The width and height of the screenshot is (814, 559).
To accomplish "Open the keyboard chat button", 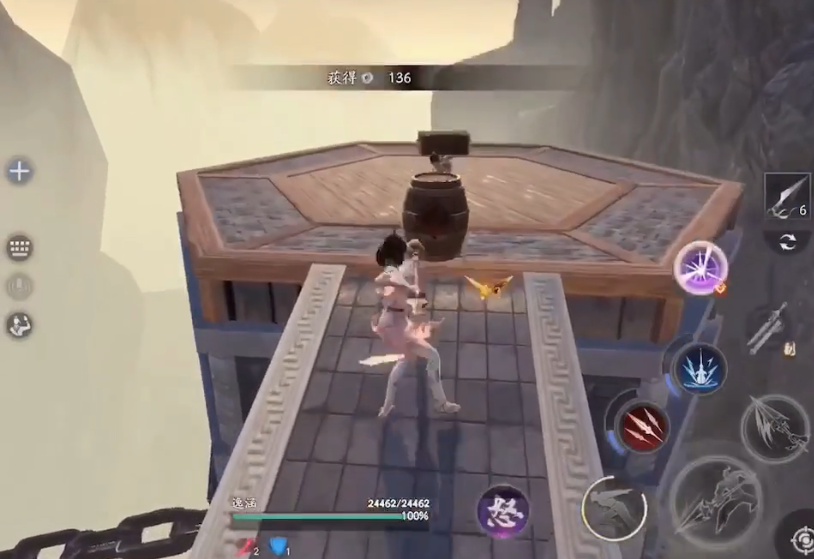I will 19,247.
